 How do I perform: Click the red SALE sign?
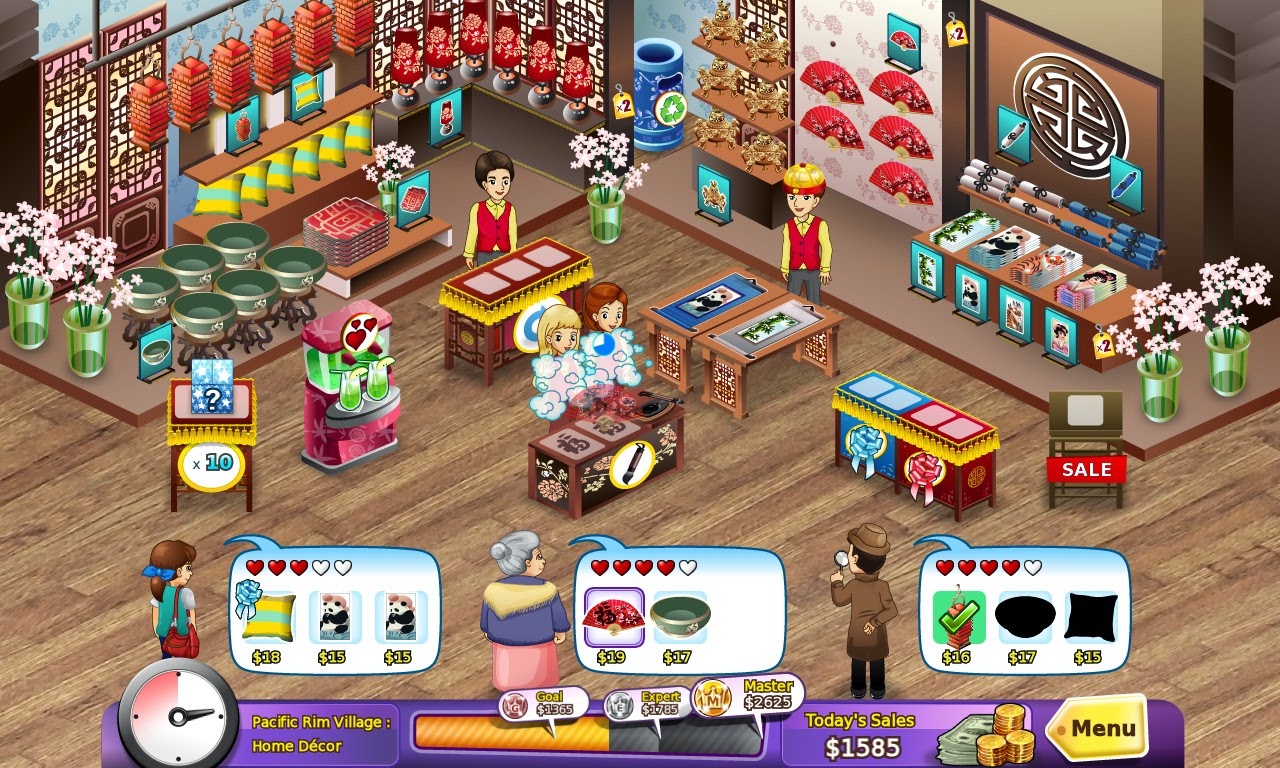point(1089,469)
